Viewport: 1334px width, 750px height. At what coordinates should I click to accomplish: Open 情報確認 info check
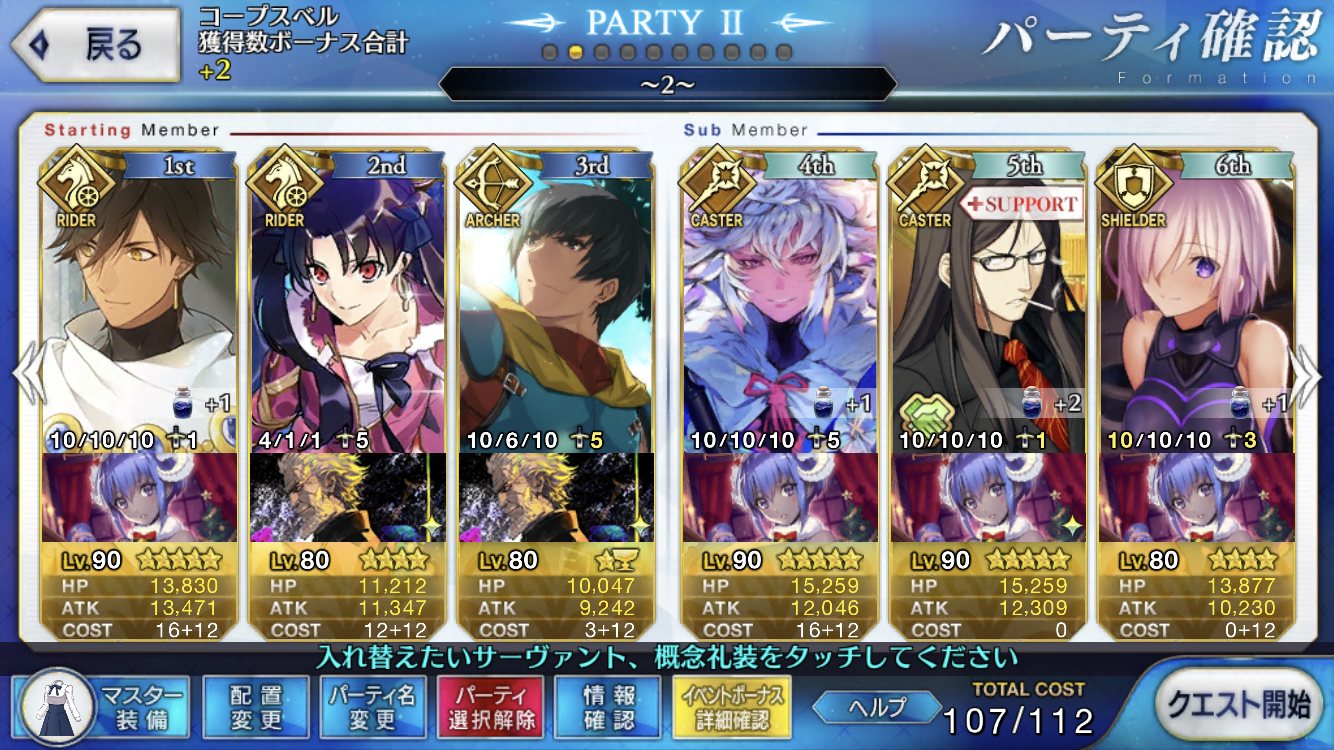[608, 706]
